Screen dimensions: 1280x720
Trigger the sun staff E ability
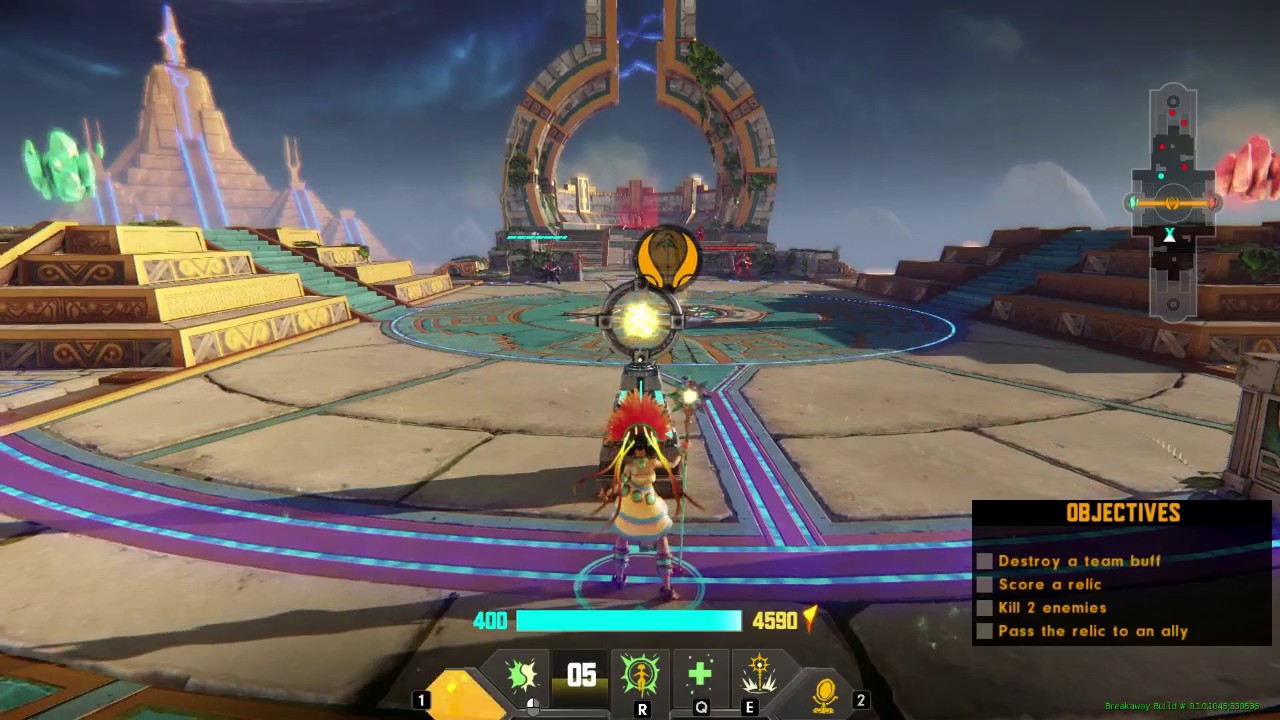click(x=760, y=674)
